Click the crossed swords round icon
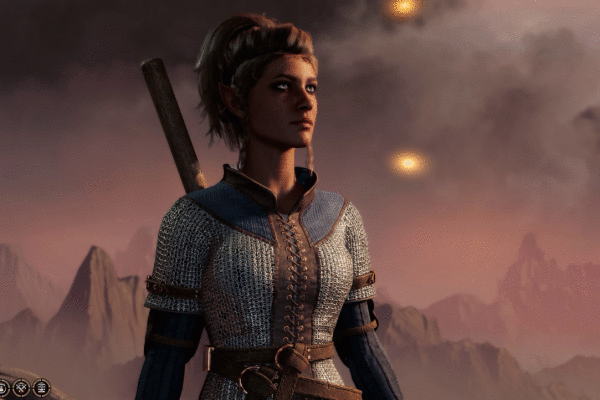The width and height of the screenshot is (600, 400). pos(21,388)
